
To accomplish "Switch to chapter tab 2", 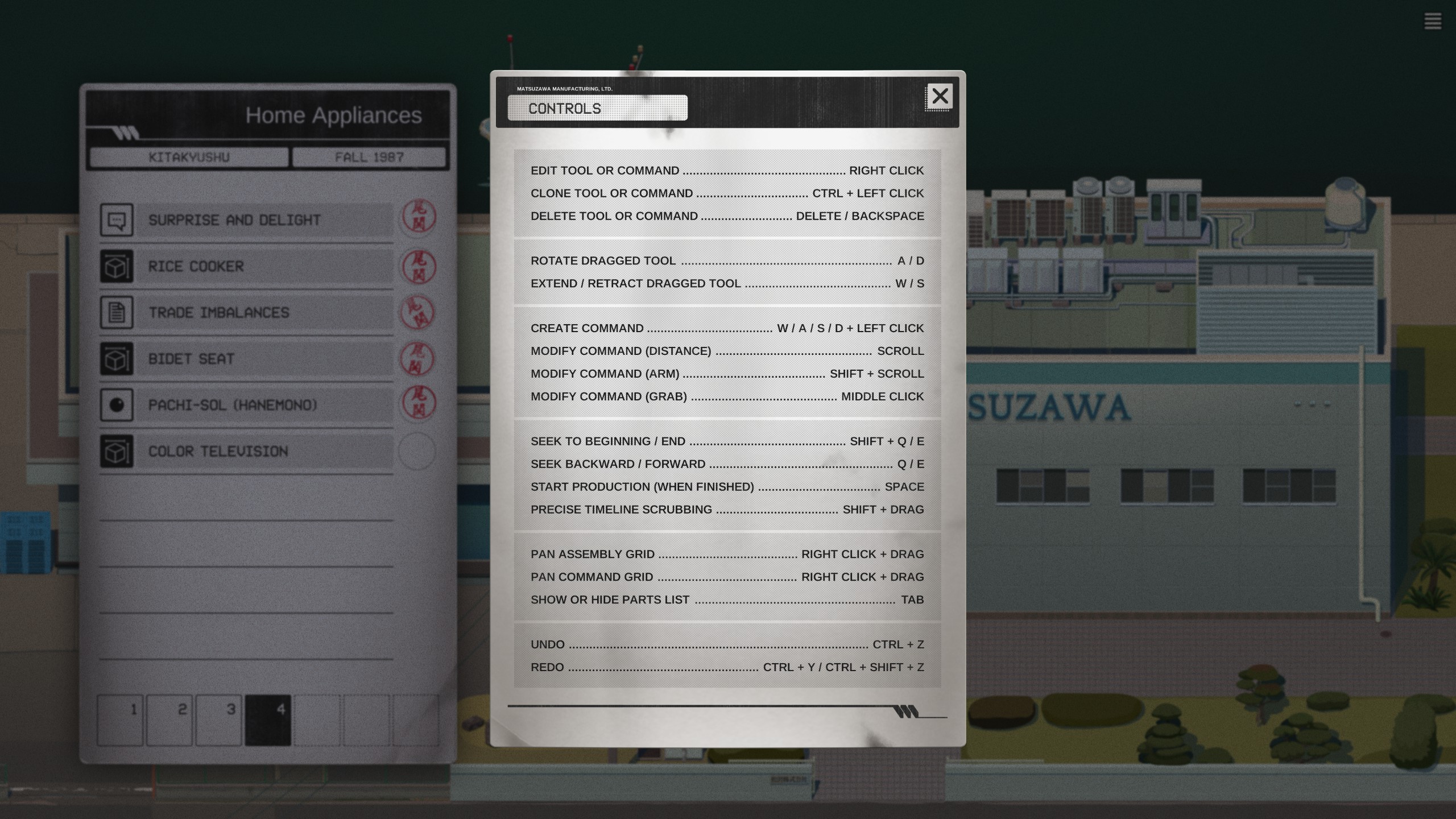I will point(169,719).
